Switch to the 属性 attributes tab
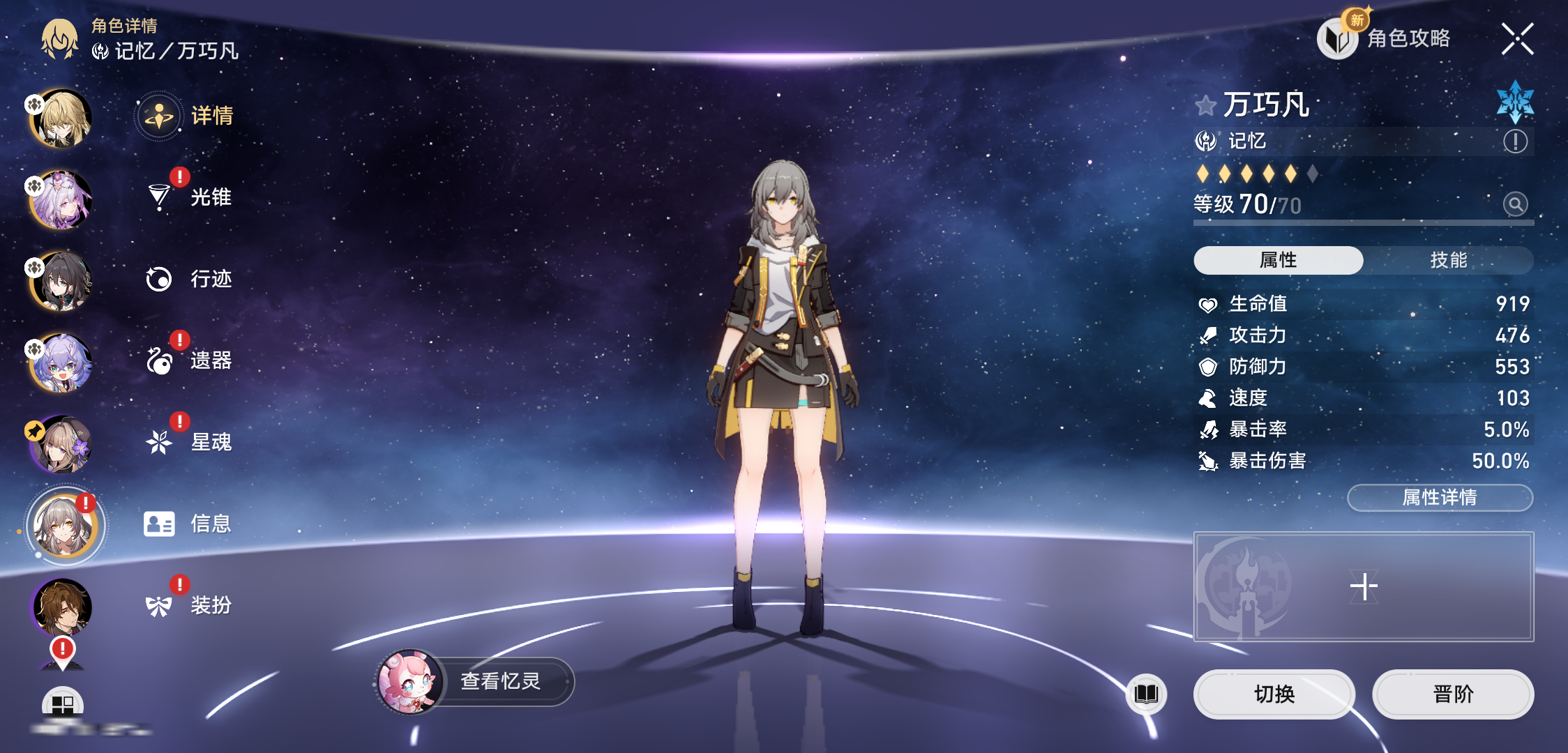Screen dimensions: 1568x753 [1278, 260]
